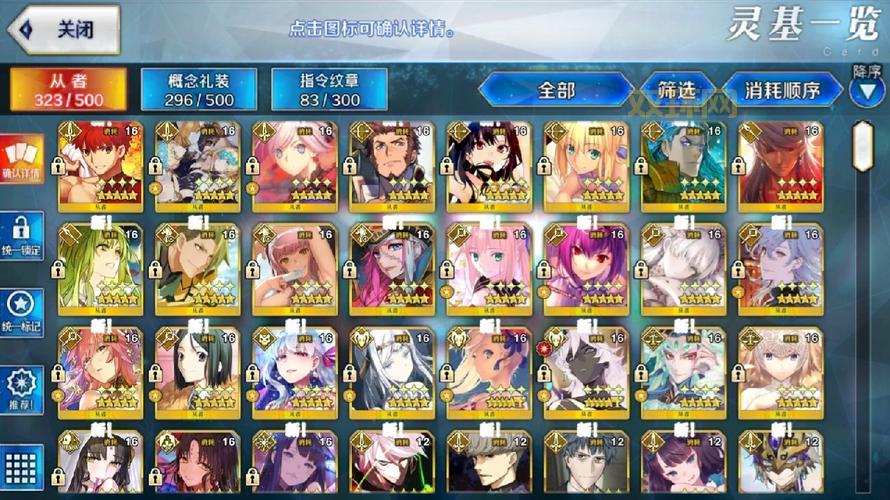The height and width of the screenshot is (500, 890).
Task: Change the 消耗顺序 sort order
Action: tap(781, 90)
